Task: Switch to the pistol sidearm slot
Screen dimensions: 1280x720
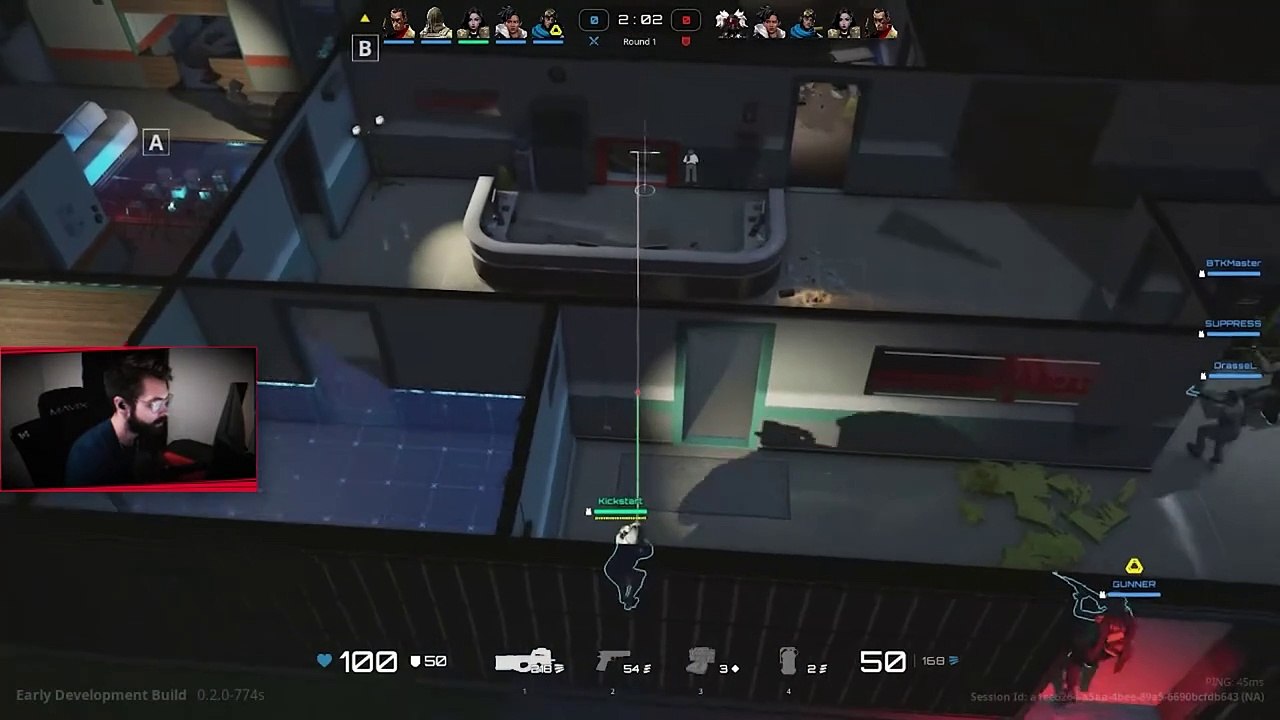Action: click(x=613, y=662)
